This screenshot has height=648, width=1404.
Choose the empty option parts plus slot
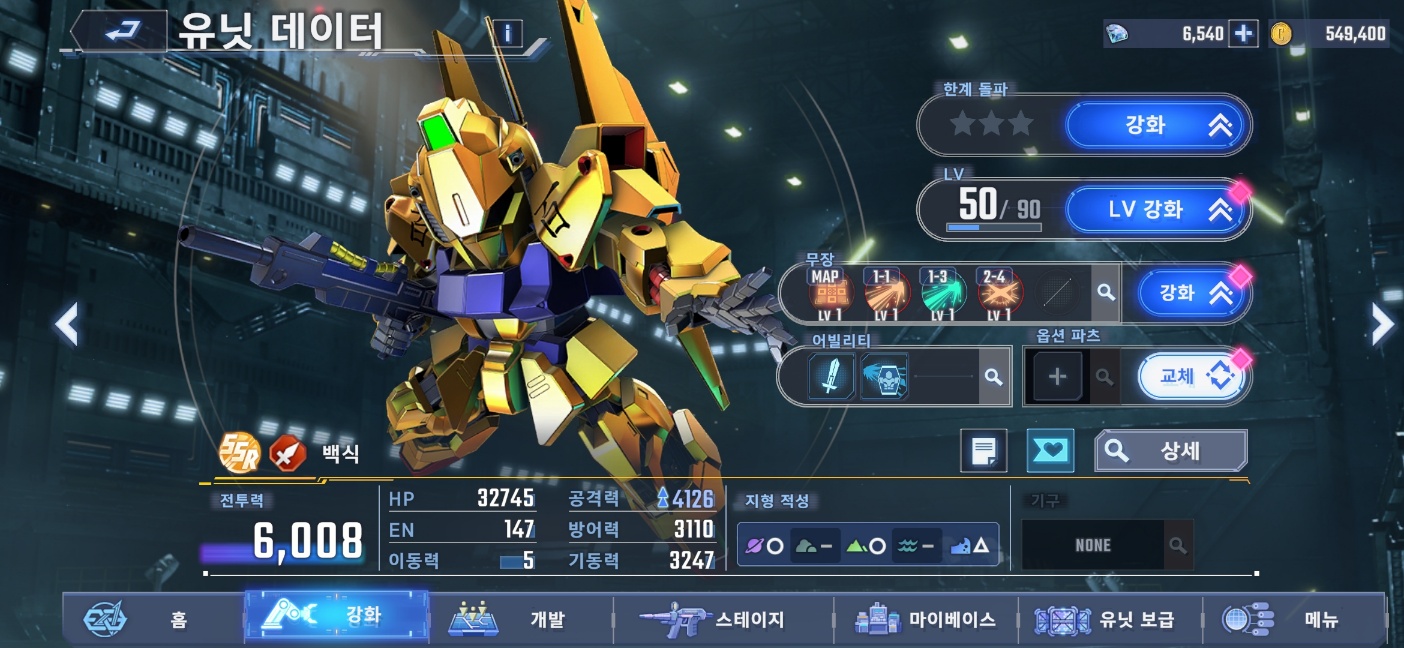click(1057, 377)
